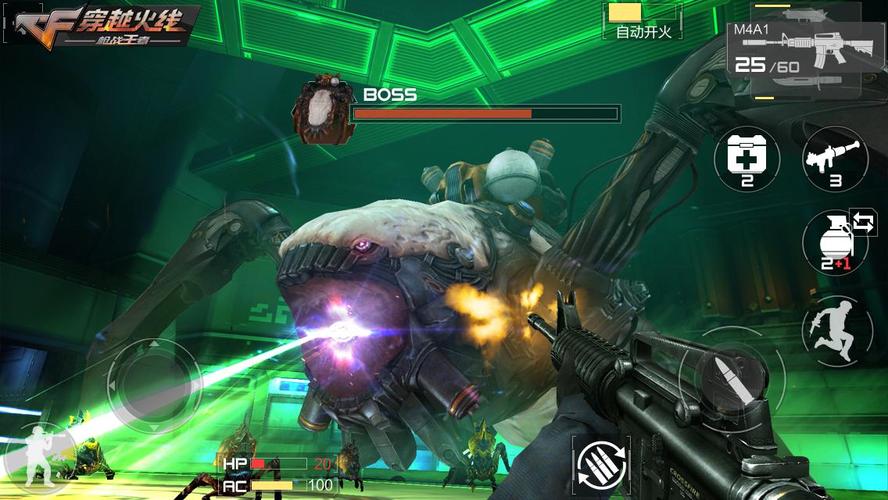This screenshot has height=500, width=888.
Task: Tap the bullet fire button
Action: [723, 376]
